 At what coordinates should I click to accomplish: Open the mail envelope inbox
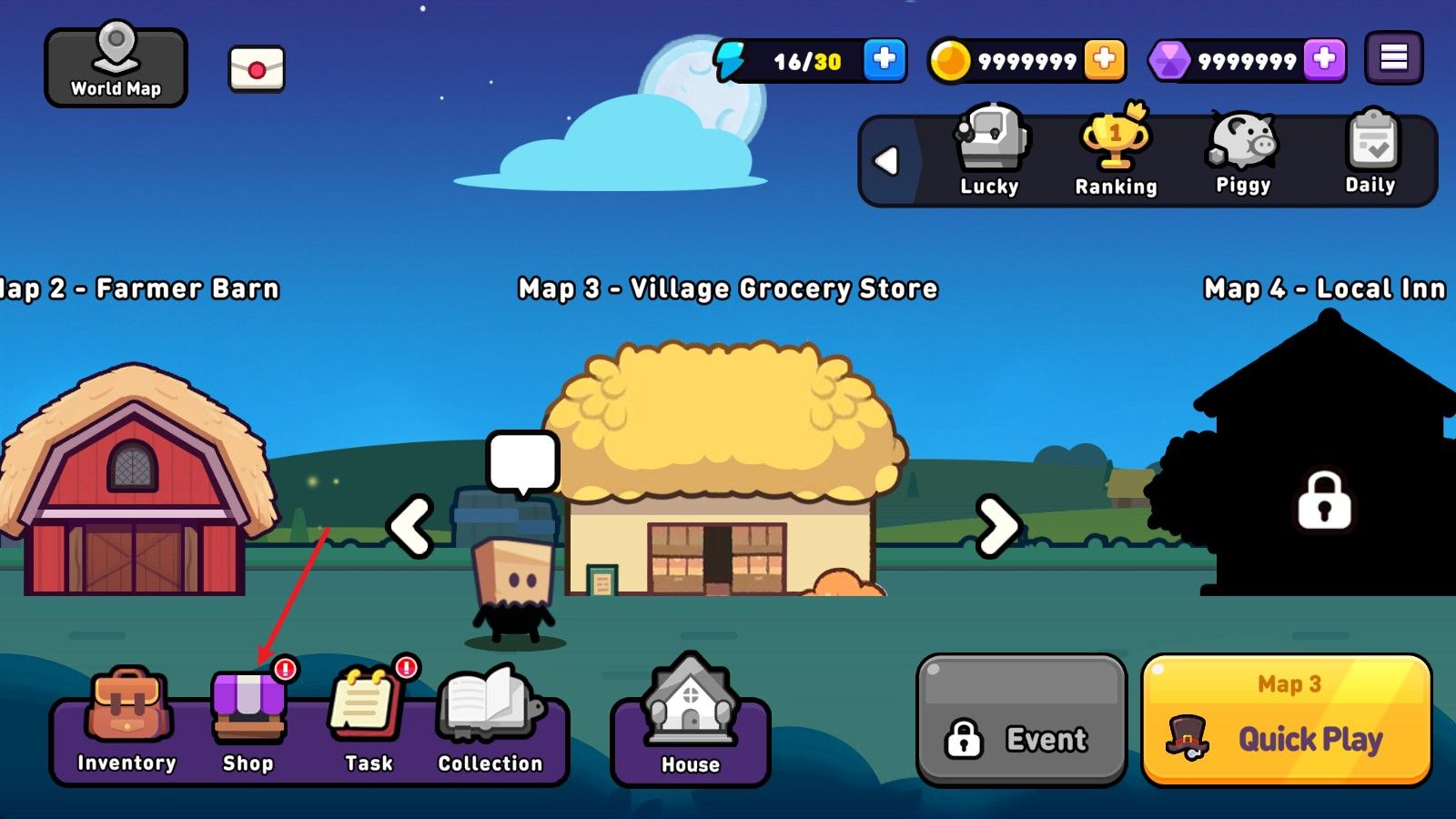257,69
